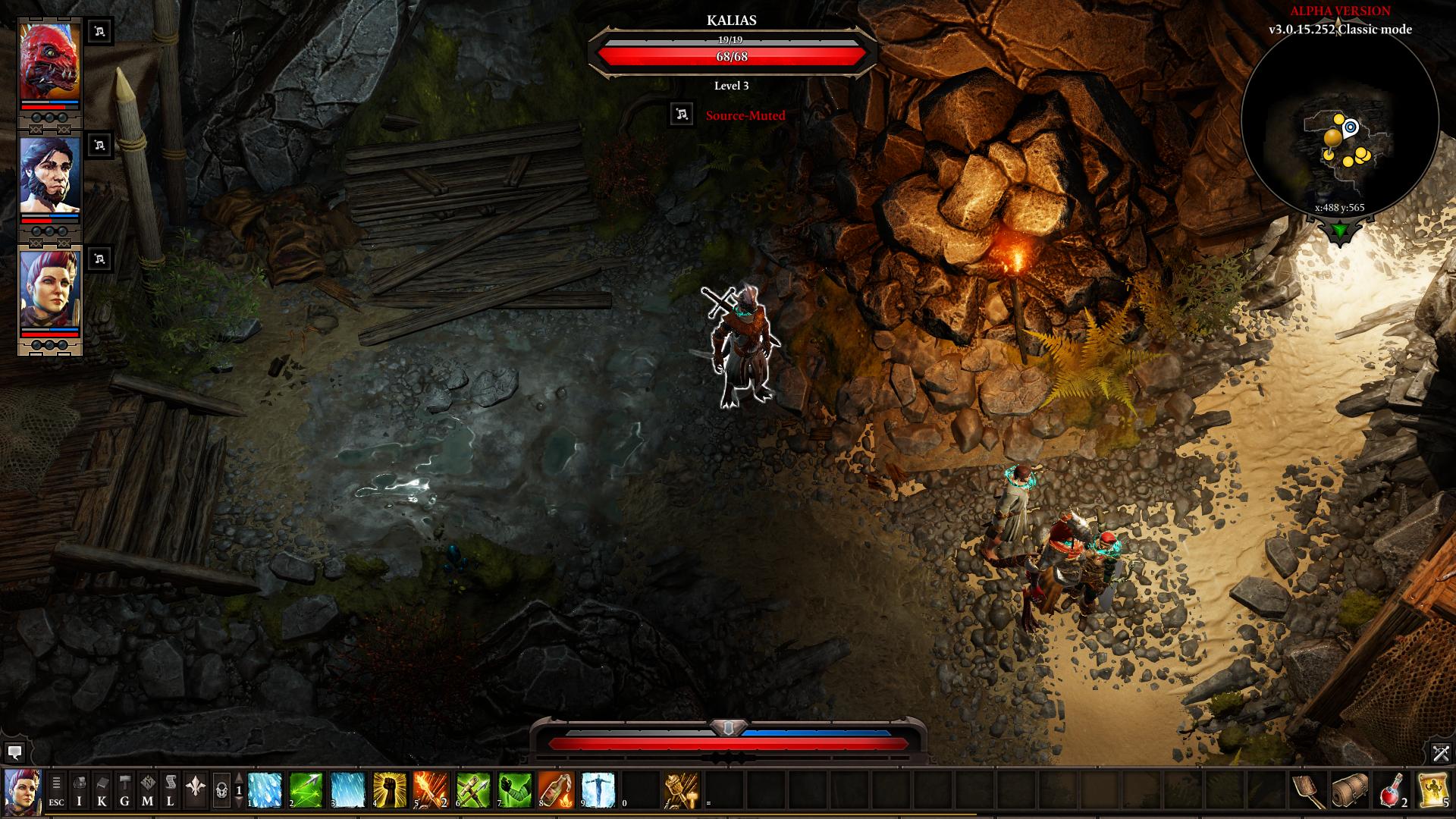1456x819 pixels.
Task: Use the green ricochet arrow skill
Action: click(x=306, y=790)
